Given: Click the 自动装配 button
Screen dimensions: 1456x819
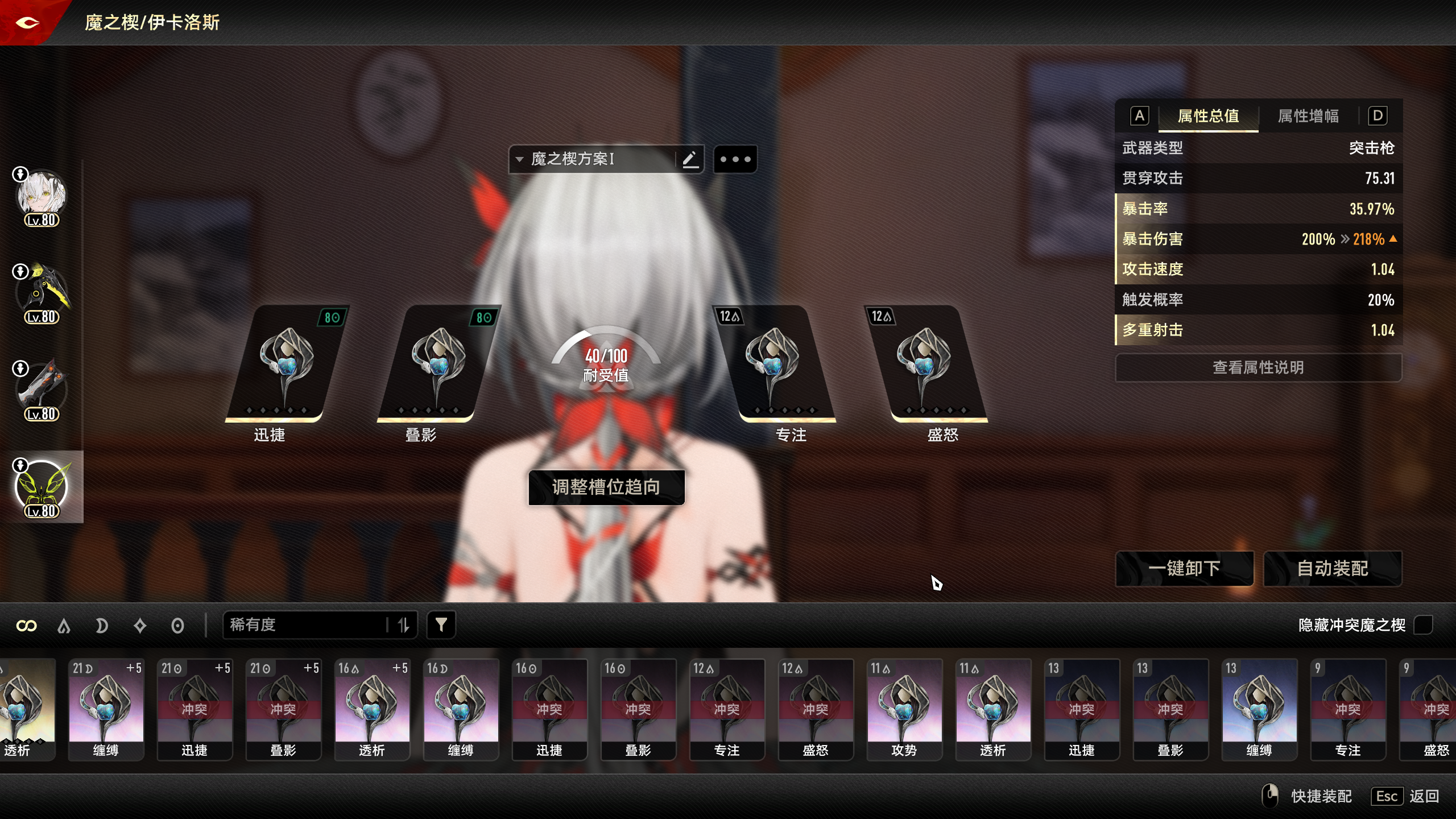Looking at the screenshot, I should [x=1333, y=568].
